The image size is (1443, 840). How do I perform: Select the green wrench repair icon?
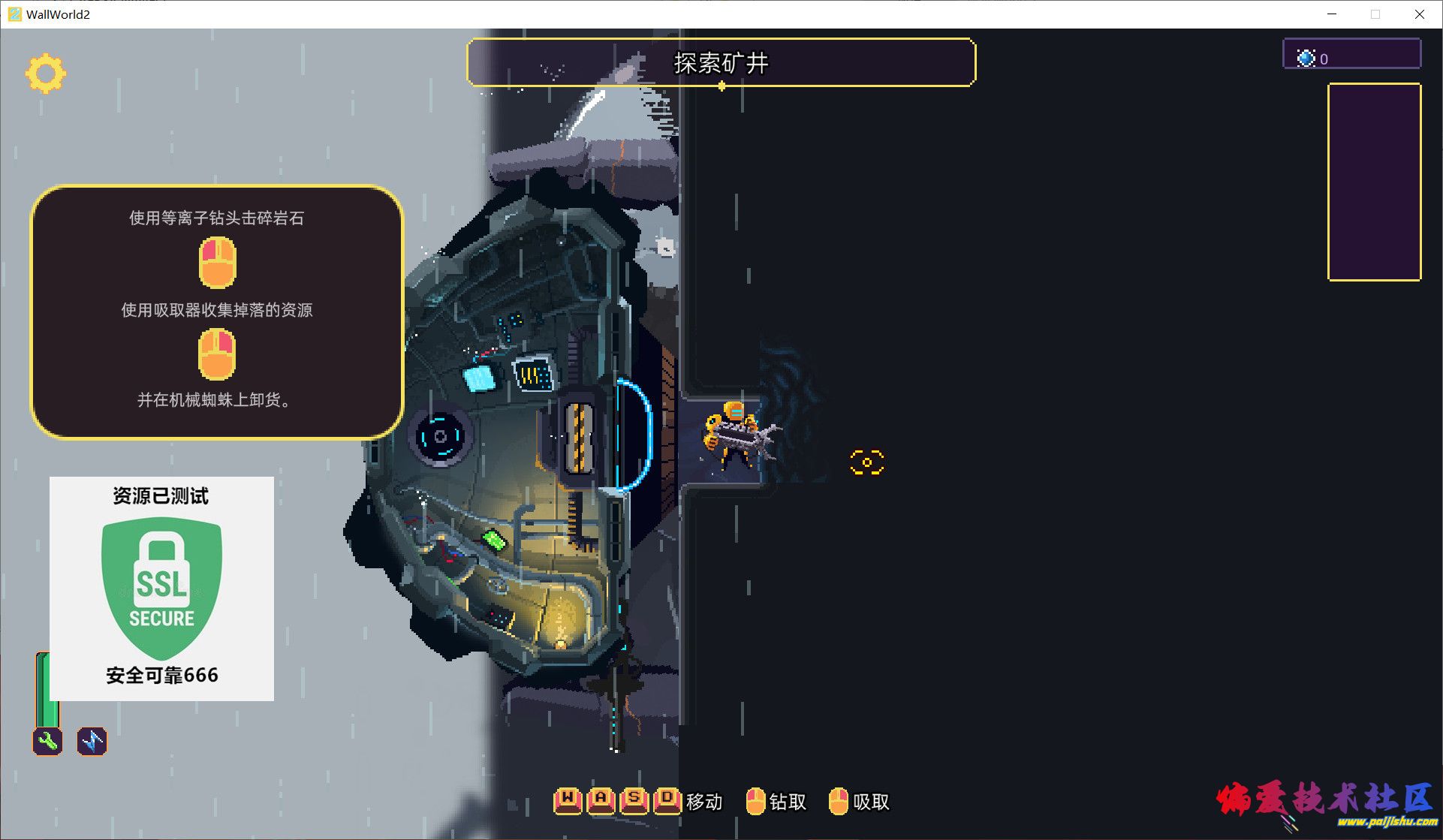(x=47, y=741)
